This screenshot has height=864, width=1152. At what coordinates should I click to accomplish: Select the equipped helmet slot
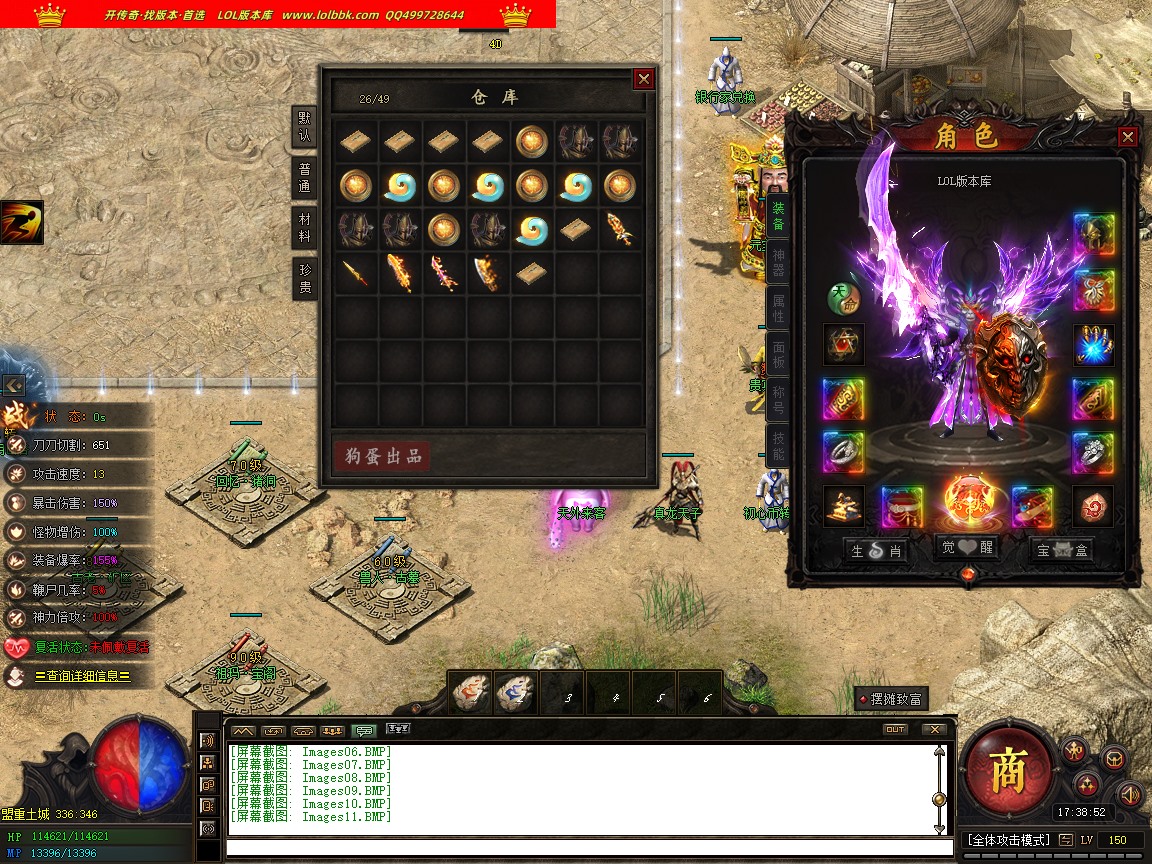click(x=1094, y=234)
